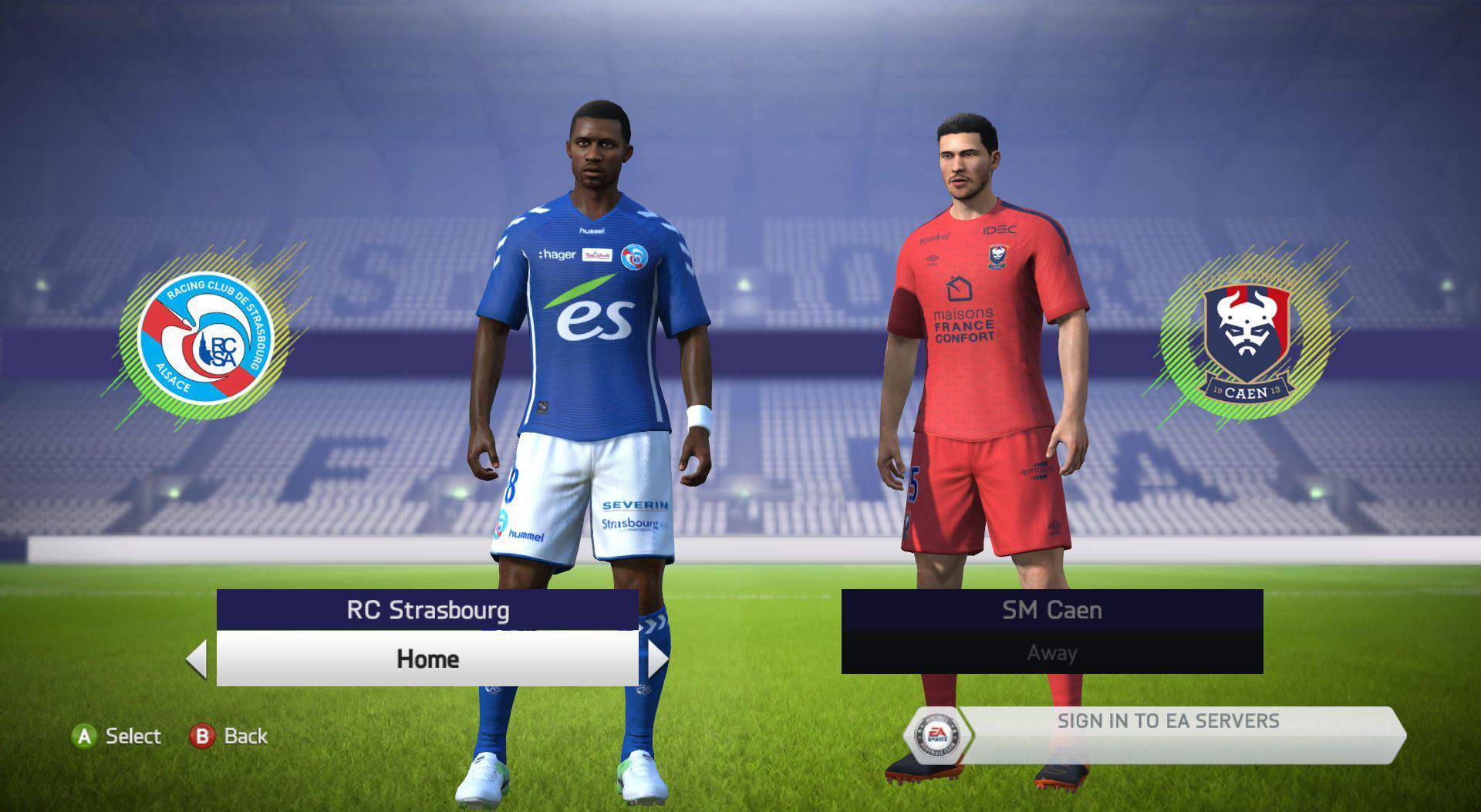Select the SM Caen team panel
Image resolution: width=1481 pixels, height=812 pixels.
1051,610
